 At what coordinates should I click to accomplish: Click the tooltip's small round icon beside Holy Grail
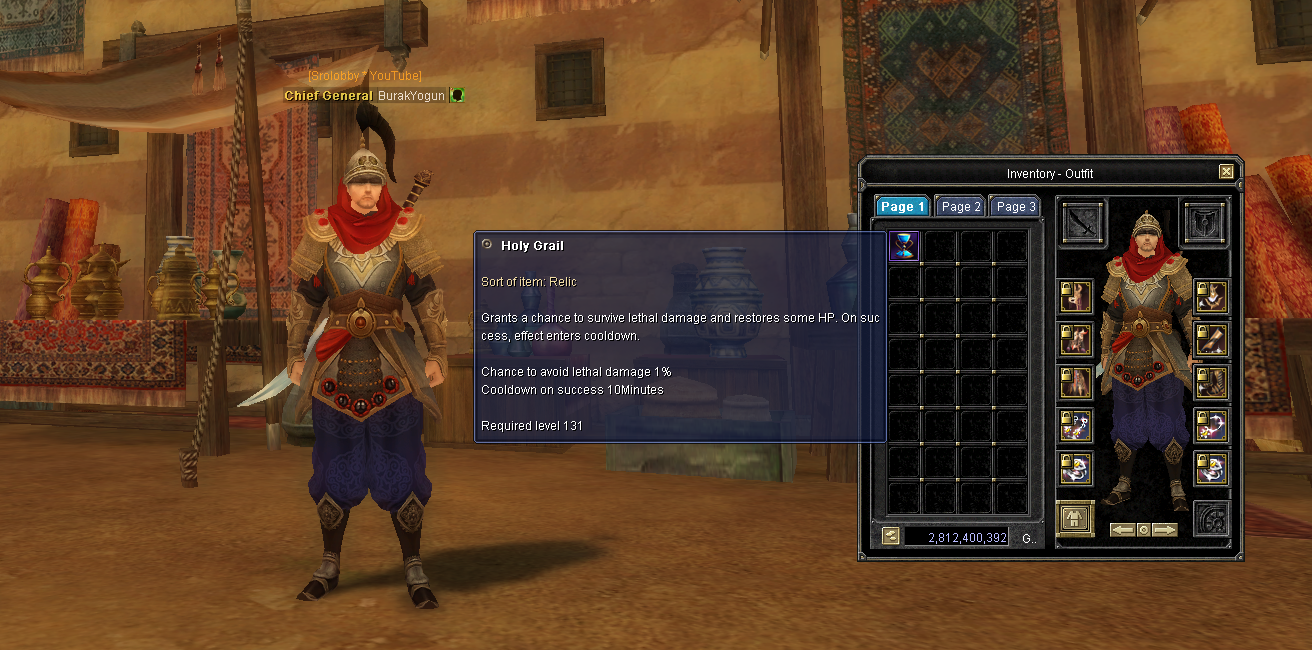point(487,244)
